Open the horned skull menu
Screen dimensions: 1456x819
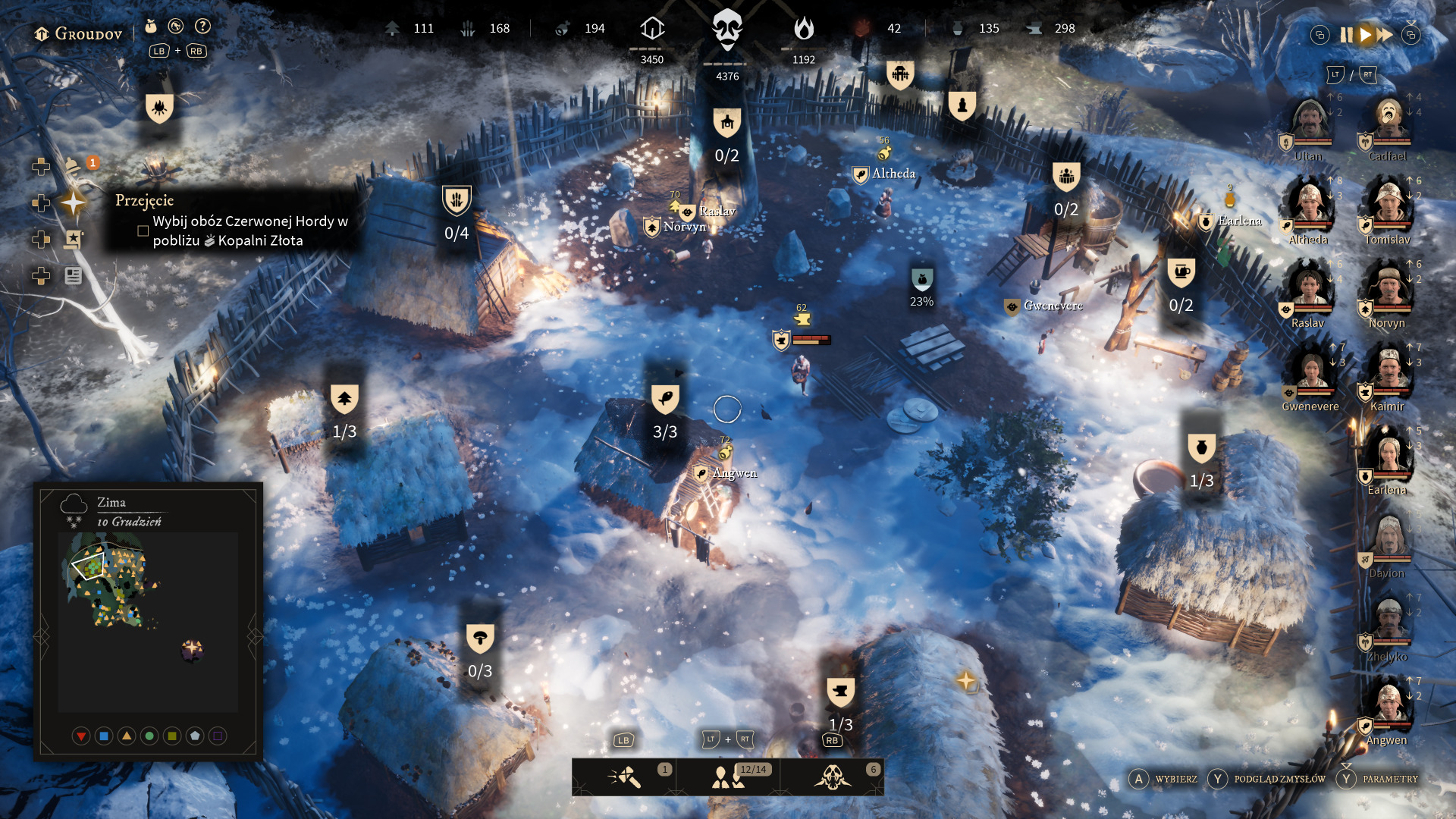(833, 777)
